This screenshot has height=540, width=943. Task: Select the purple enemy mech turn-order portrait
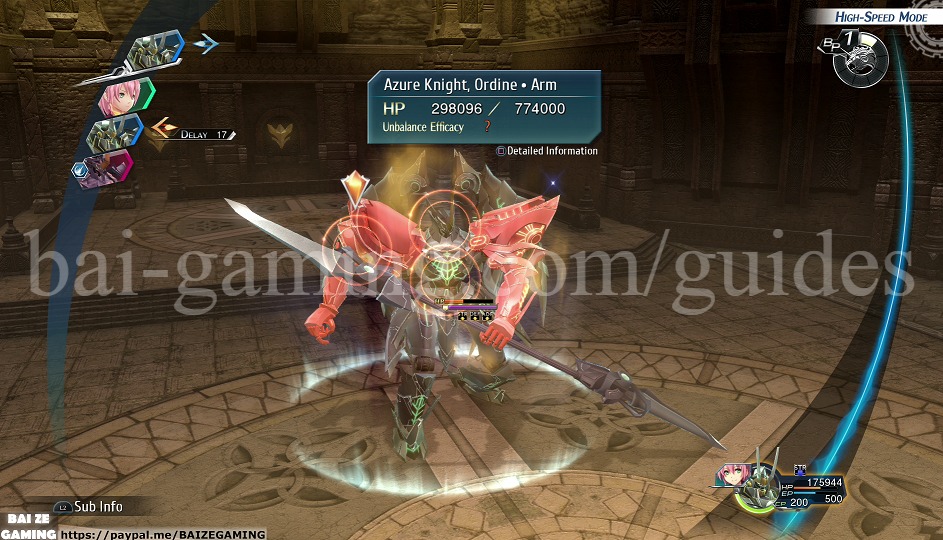(x=105, y=166)
